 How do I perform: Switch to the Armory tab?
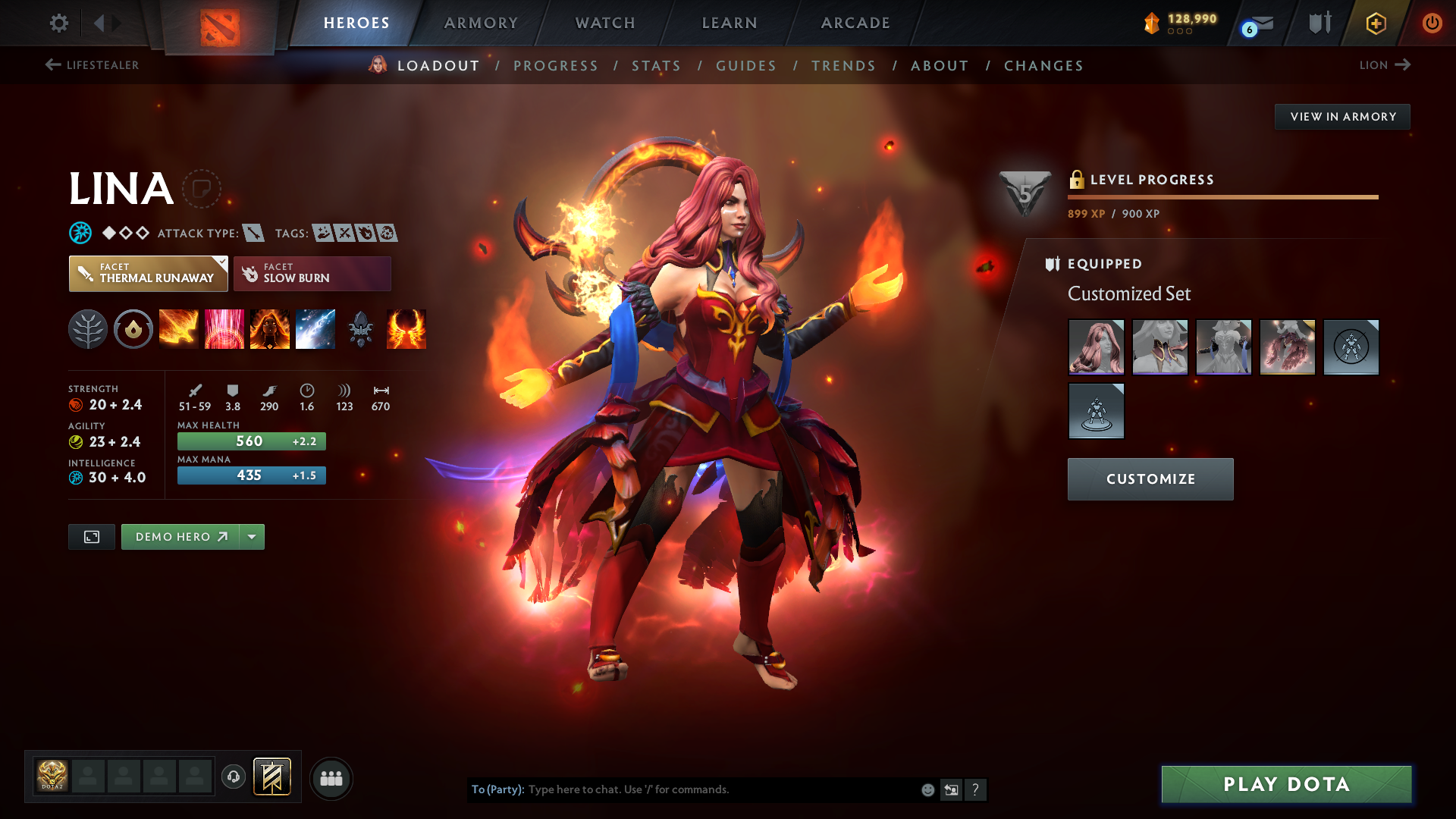pos(481,23)
